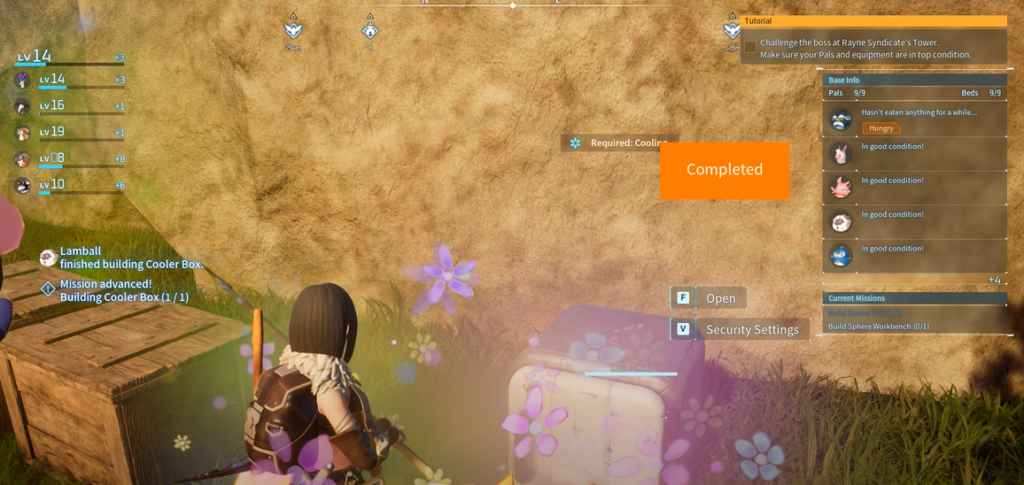Click the orange Completed button
The image size is (1024, 485).
(x=724, y=170)
